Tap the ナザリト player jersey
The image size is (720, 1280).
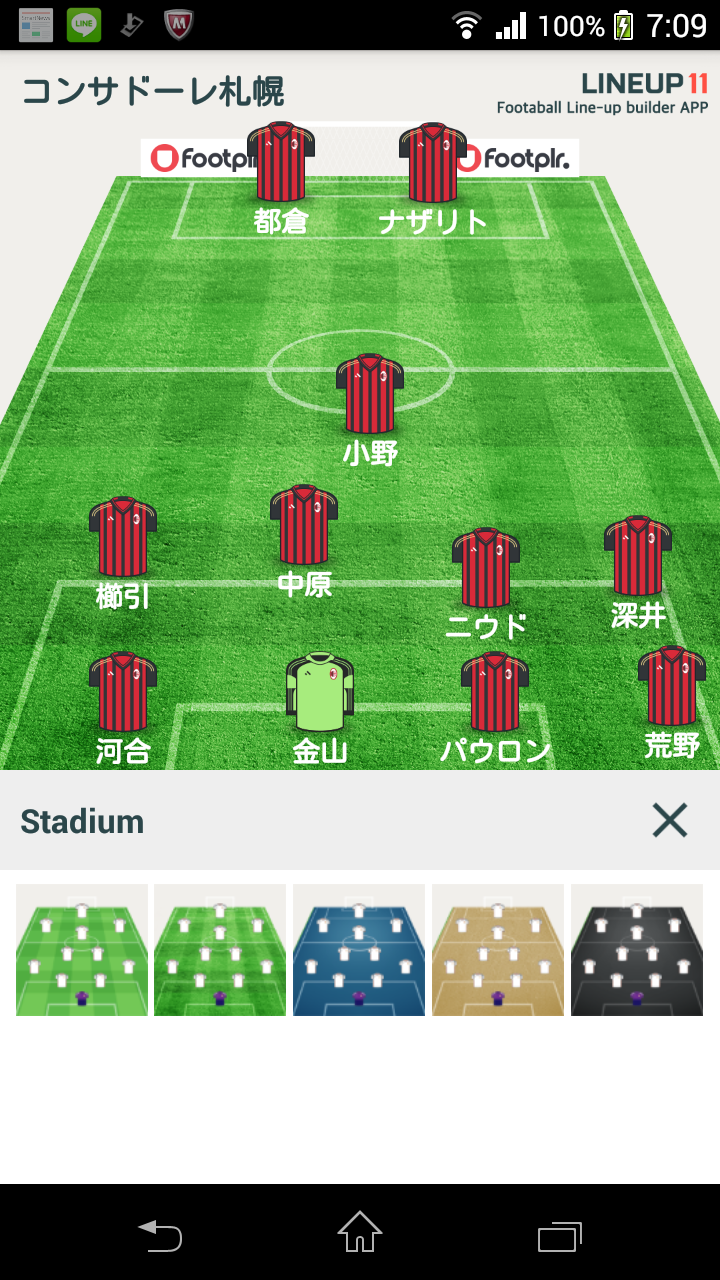(433, 163)
